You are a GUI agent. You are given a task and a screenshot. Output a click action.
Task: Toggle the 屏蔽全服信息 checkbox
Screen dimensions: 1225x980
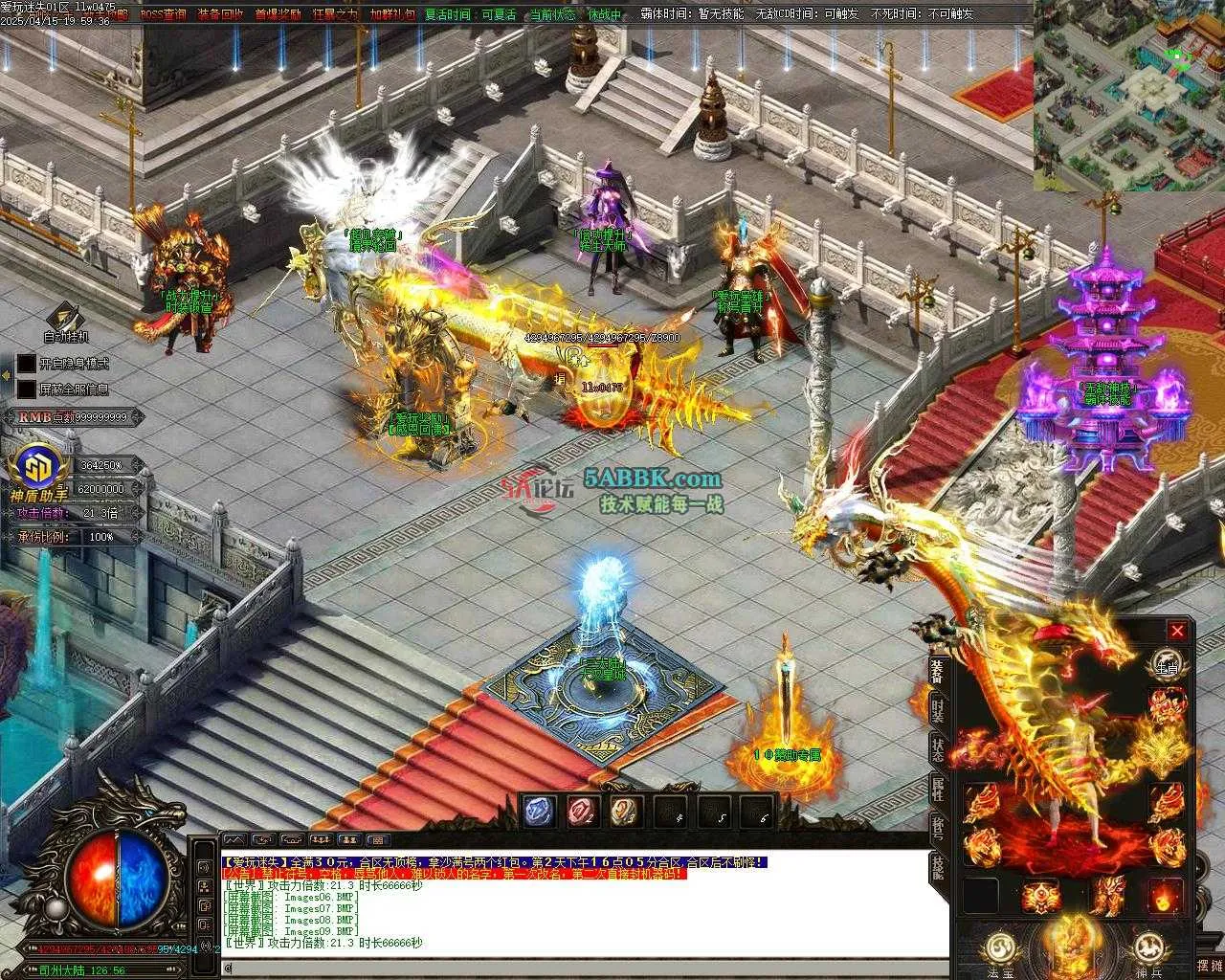click(26, 390)
